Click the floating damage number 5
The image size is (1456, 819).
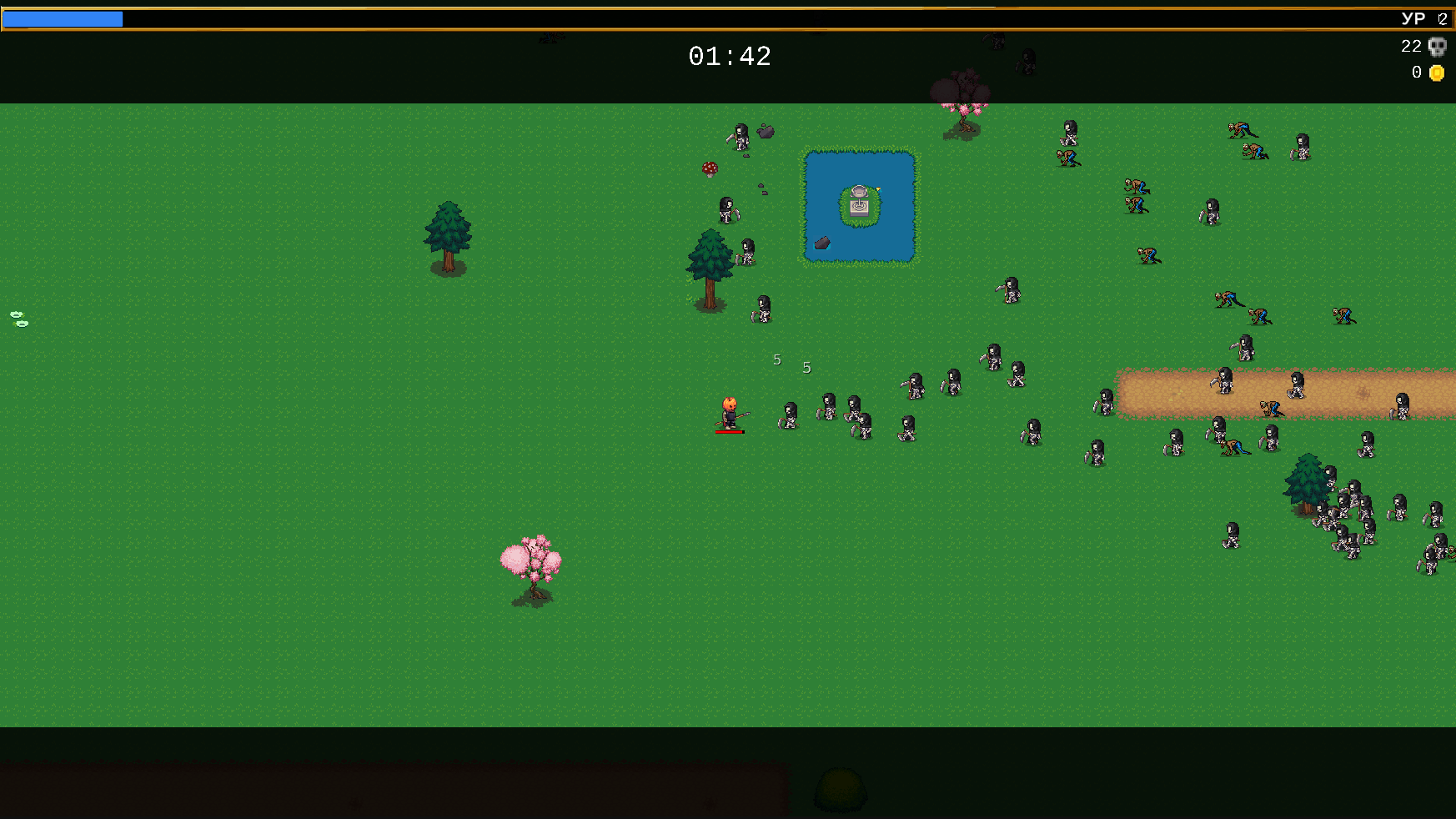[776, 359]
